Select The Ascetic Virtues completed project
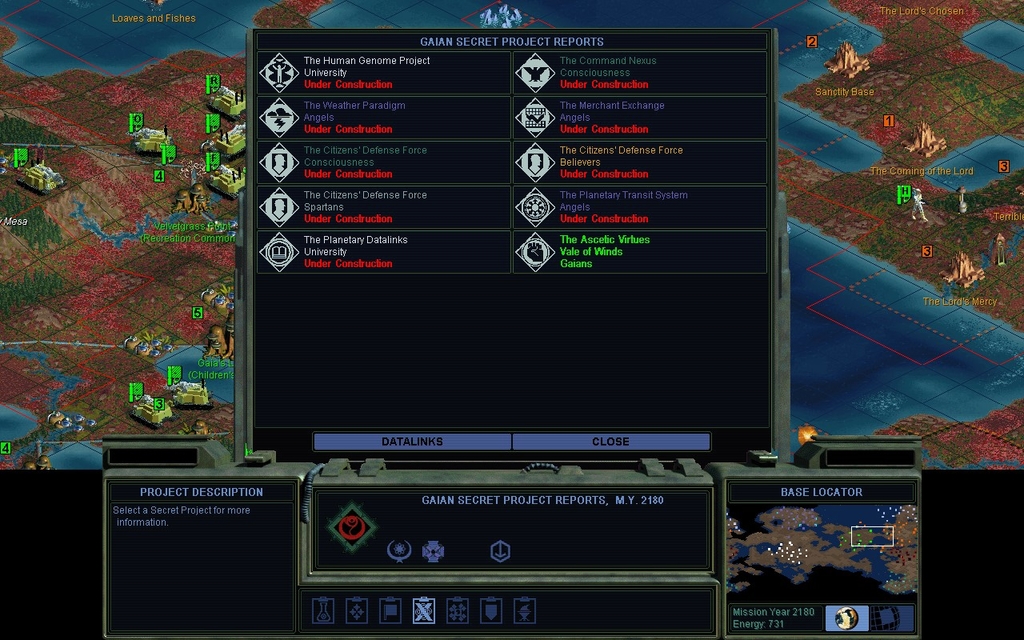The height and width of the screenshot is (640, 1024). click(640, 252)
